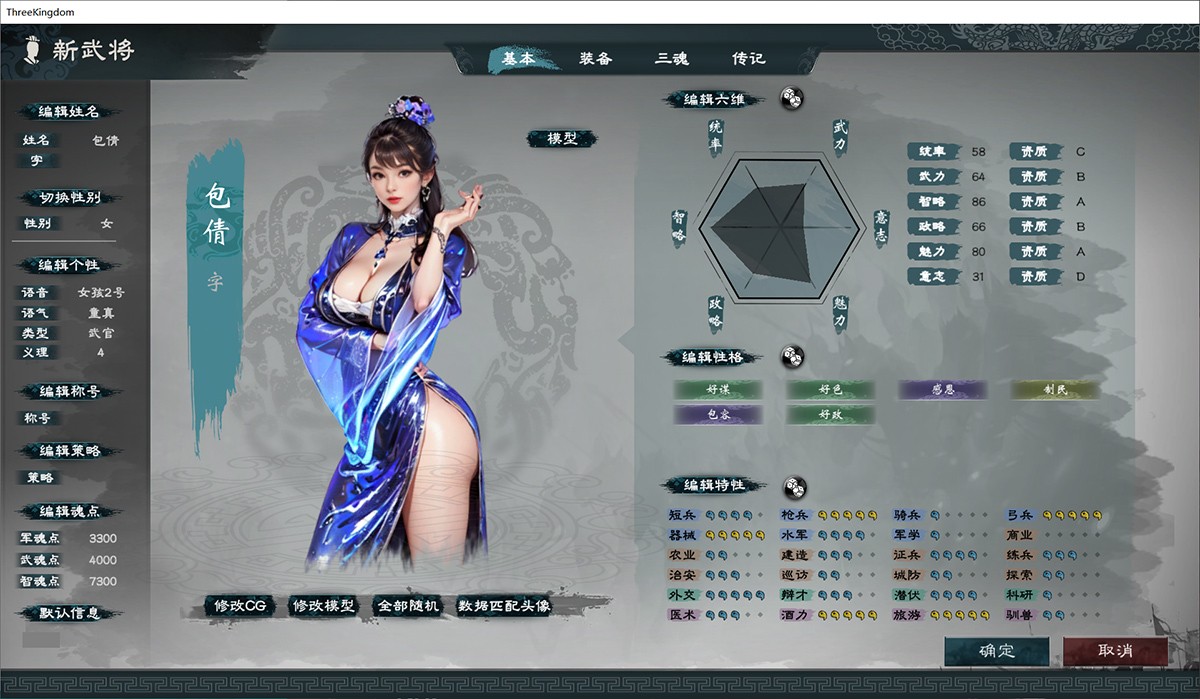Cancel with the 取消 button

[x=1115, y=651]
